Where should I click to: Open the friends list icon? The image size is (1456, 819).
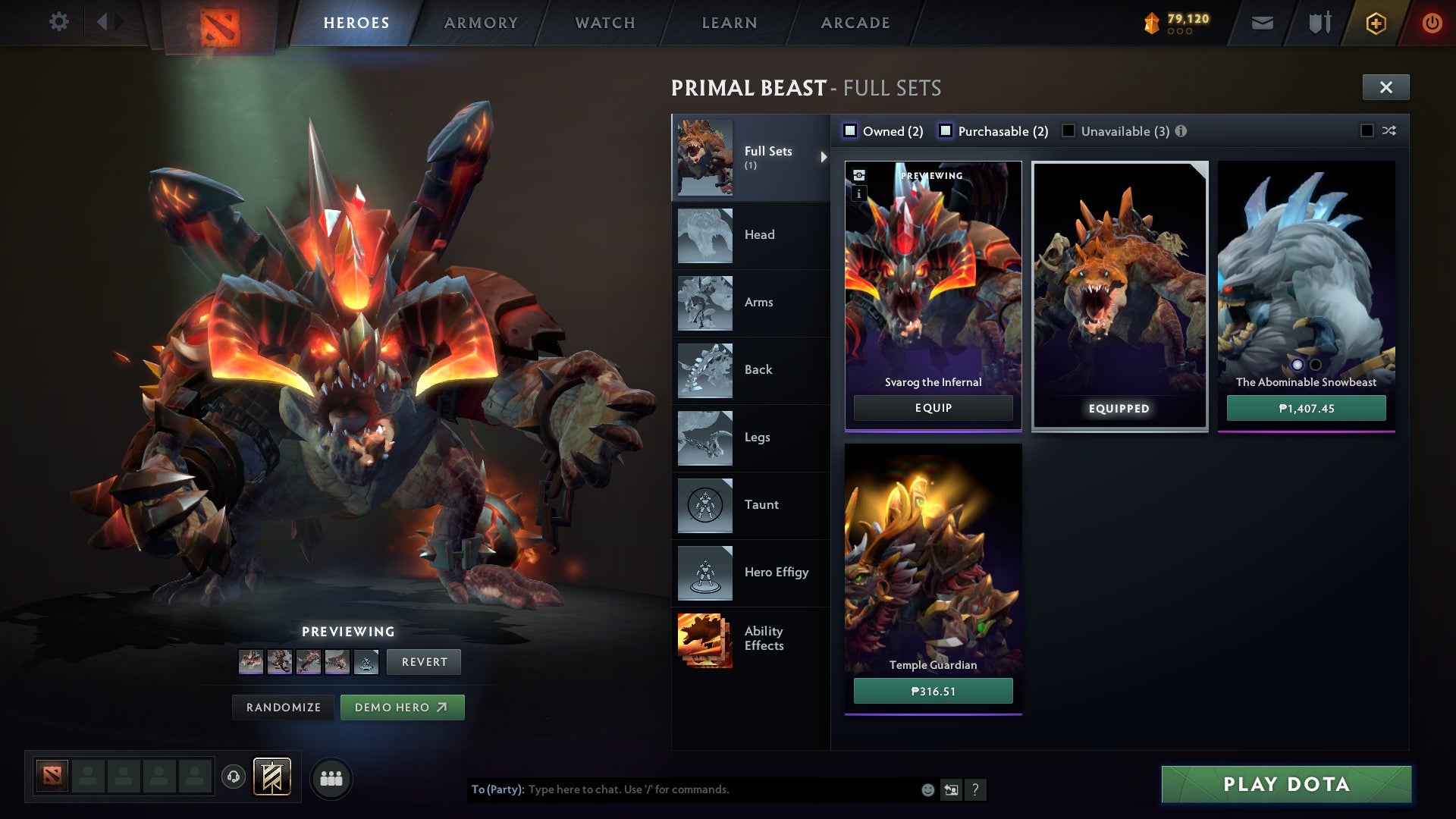(331, 778)
